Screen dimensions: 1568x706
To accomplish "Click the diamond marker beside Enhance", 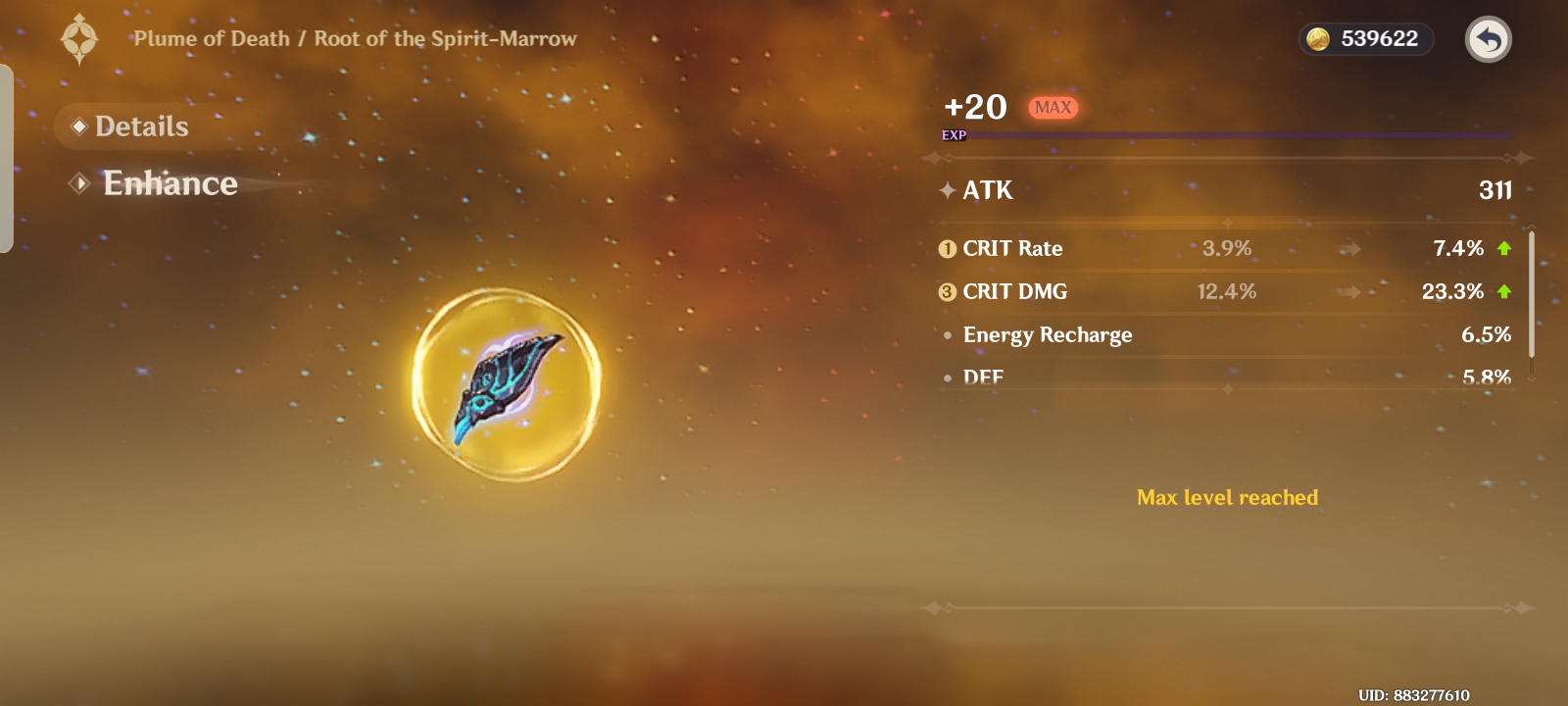I will [81, 182].
